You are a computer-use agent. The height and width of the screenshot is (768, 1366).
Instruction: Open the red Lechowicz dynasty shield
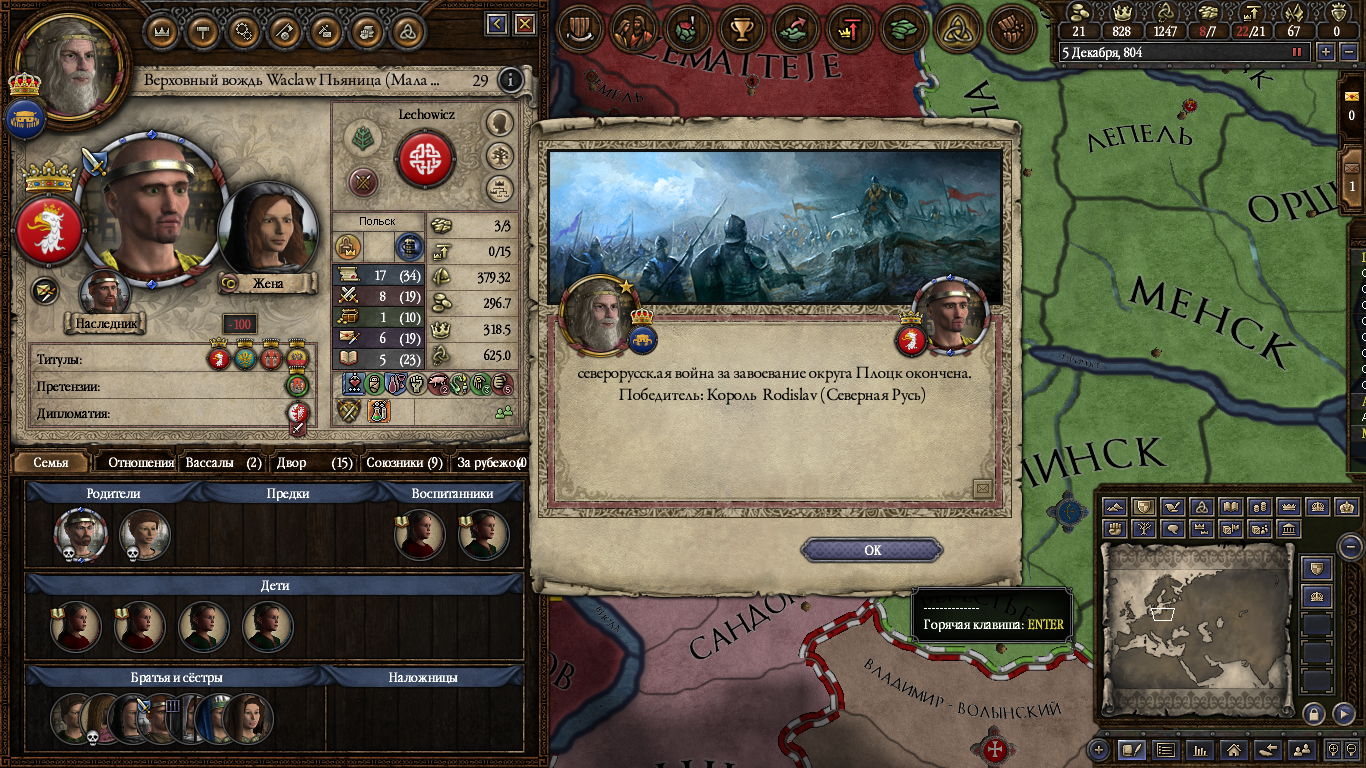pos(425,159)
